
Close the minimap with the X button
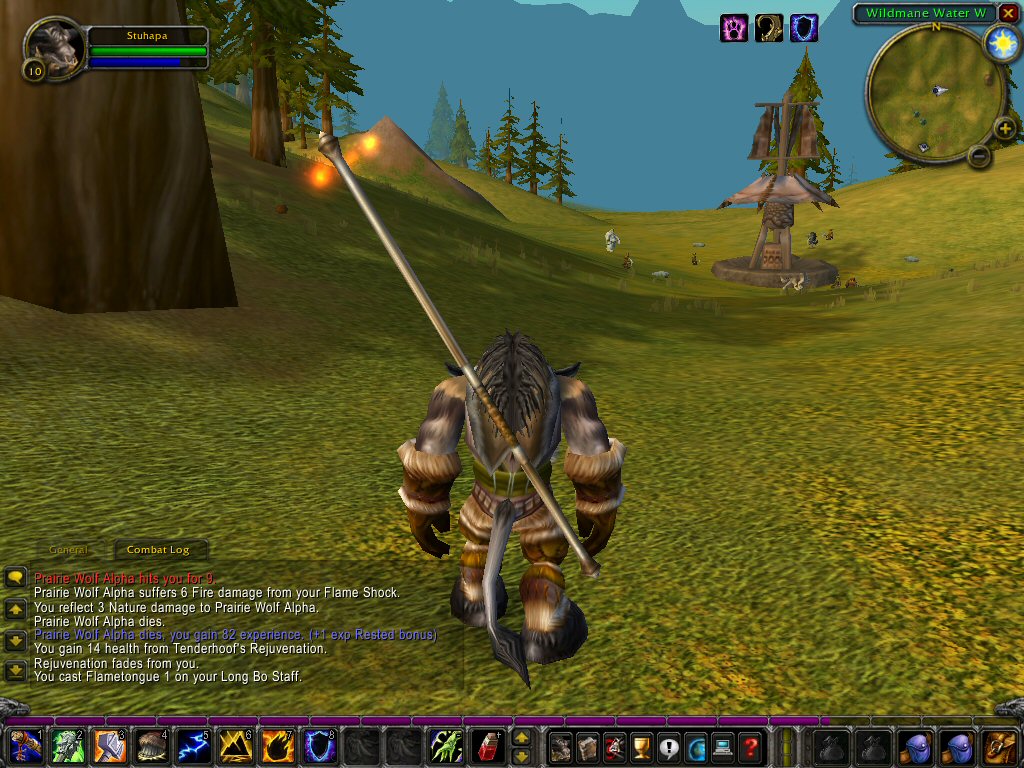[x=1007, y=13]
